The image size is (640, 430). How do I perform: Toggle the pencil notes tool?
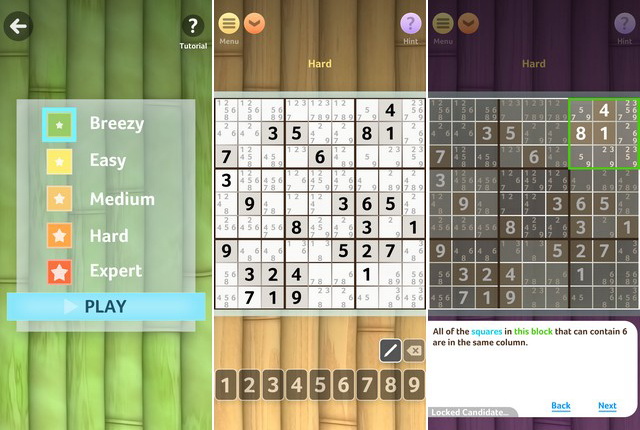click(390, 350)
